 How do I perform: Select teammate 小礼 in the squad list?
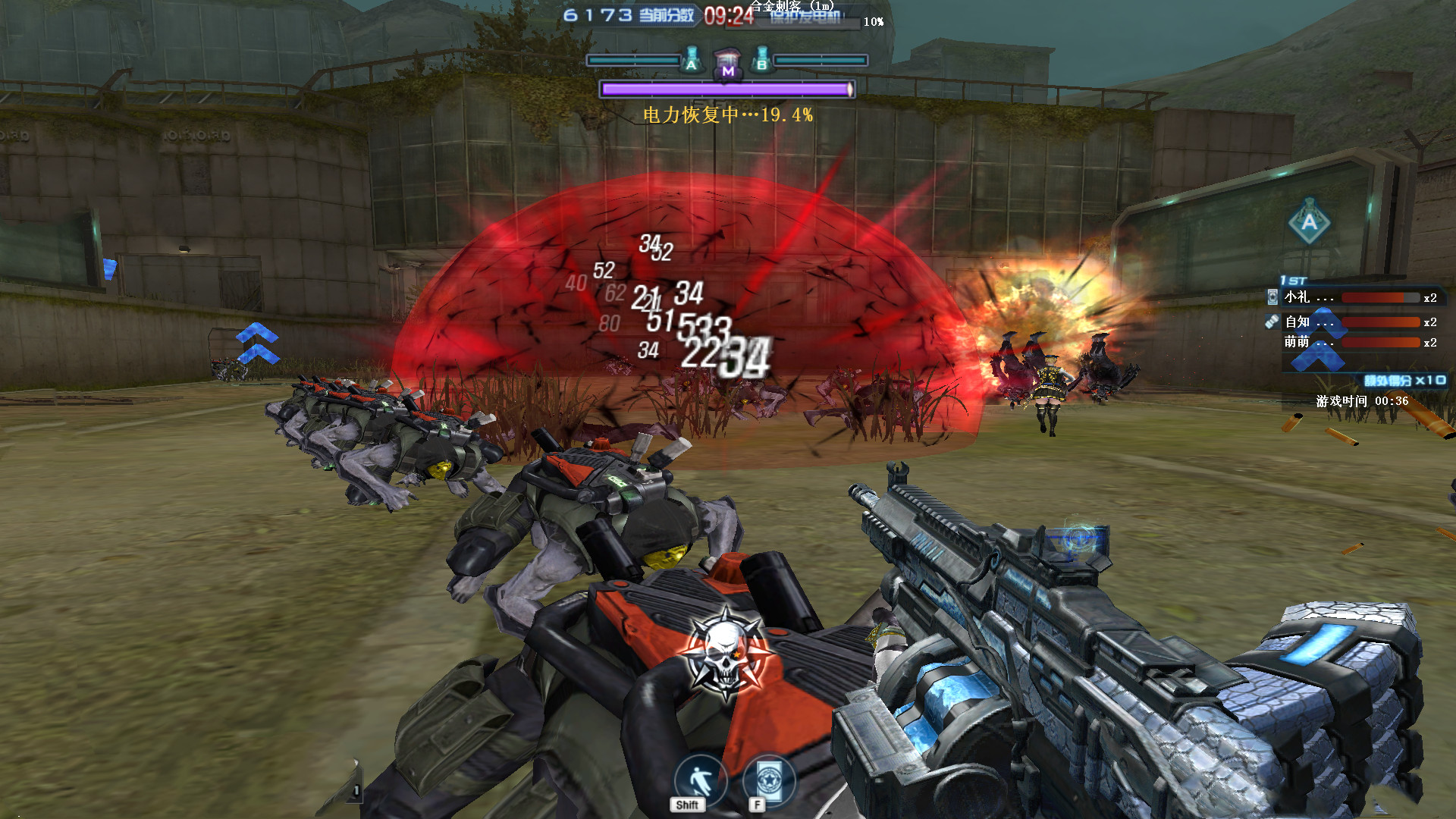click(1298, 297)
